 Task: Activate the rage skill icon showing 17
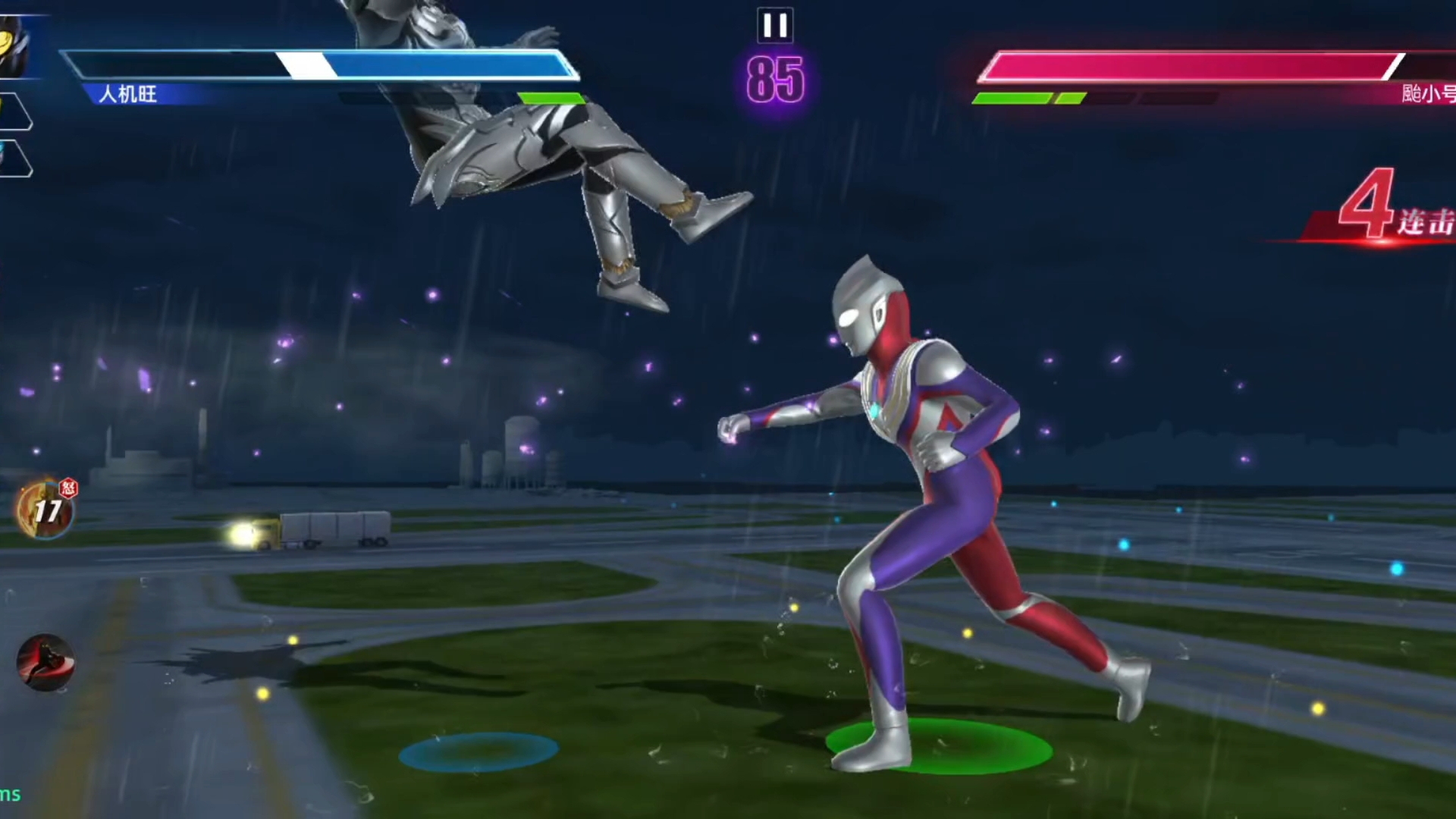[x=45, y=510]
